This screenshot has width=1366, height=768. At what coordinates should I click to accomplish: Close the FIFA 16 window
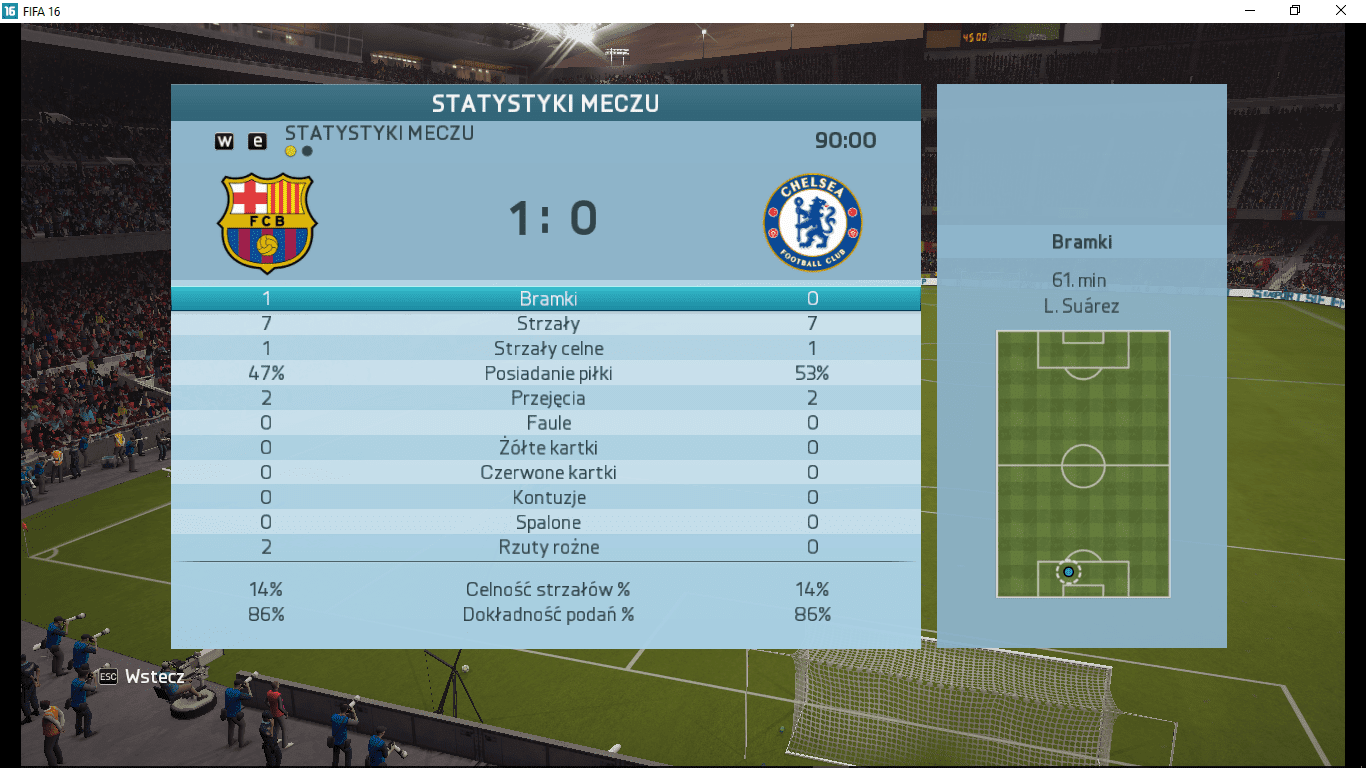(1341, 10)
